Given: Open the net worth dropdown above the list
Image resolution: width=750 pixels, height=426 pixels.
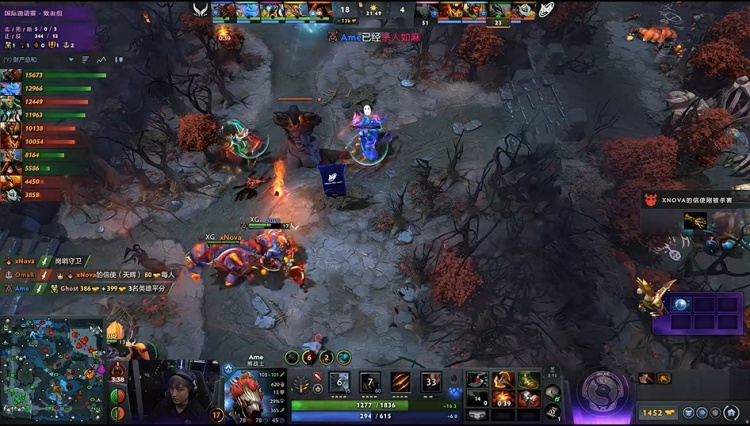Looking at the screenshot, I should click(40, 59).
